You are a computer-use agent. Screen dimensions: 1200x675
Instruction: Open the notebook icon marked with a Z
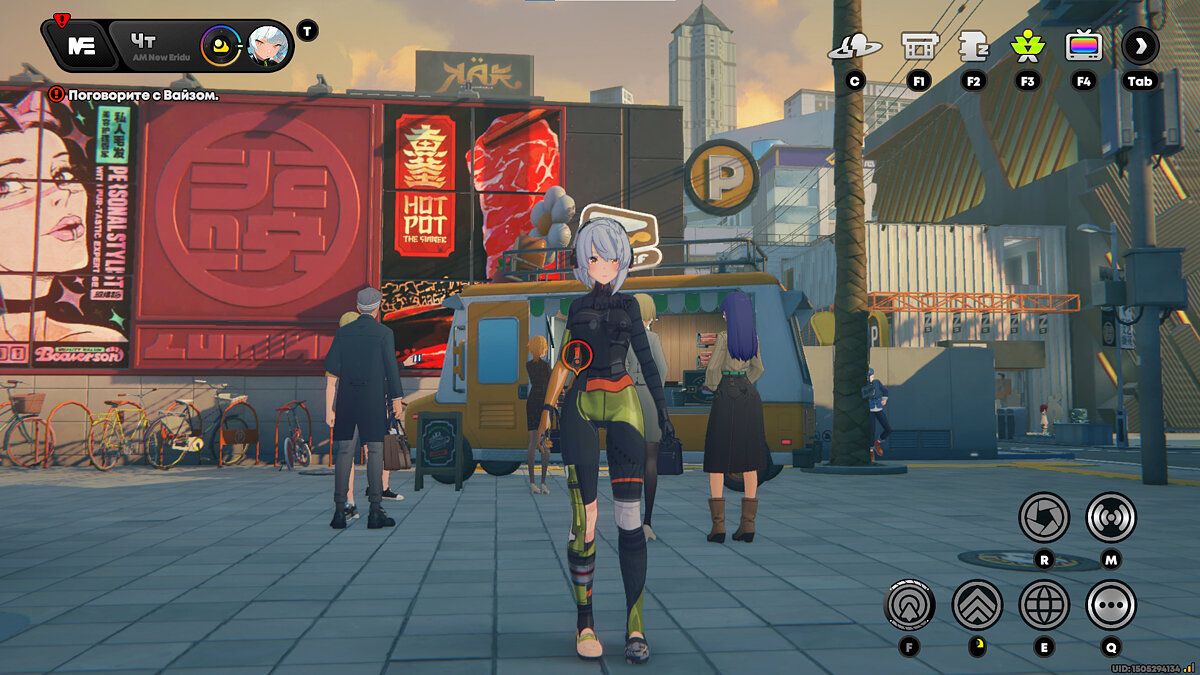point(973,46)
